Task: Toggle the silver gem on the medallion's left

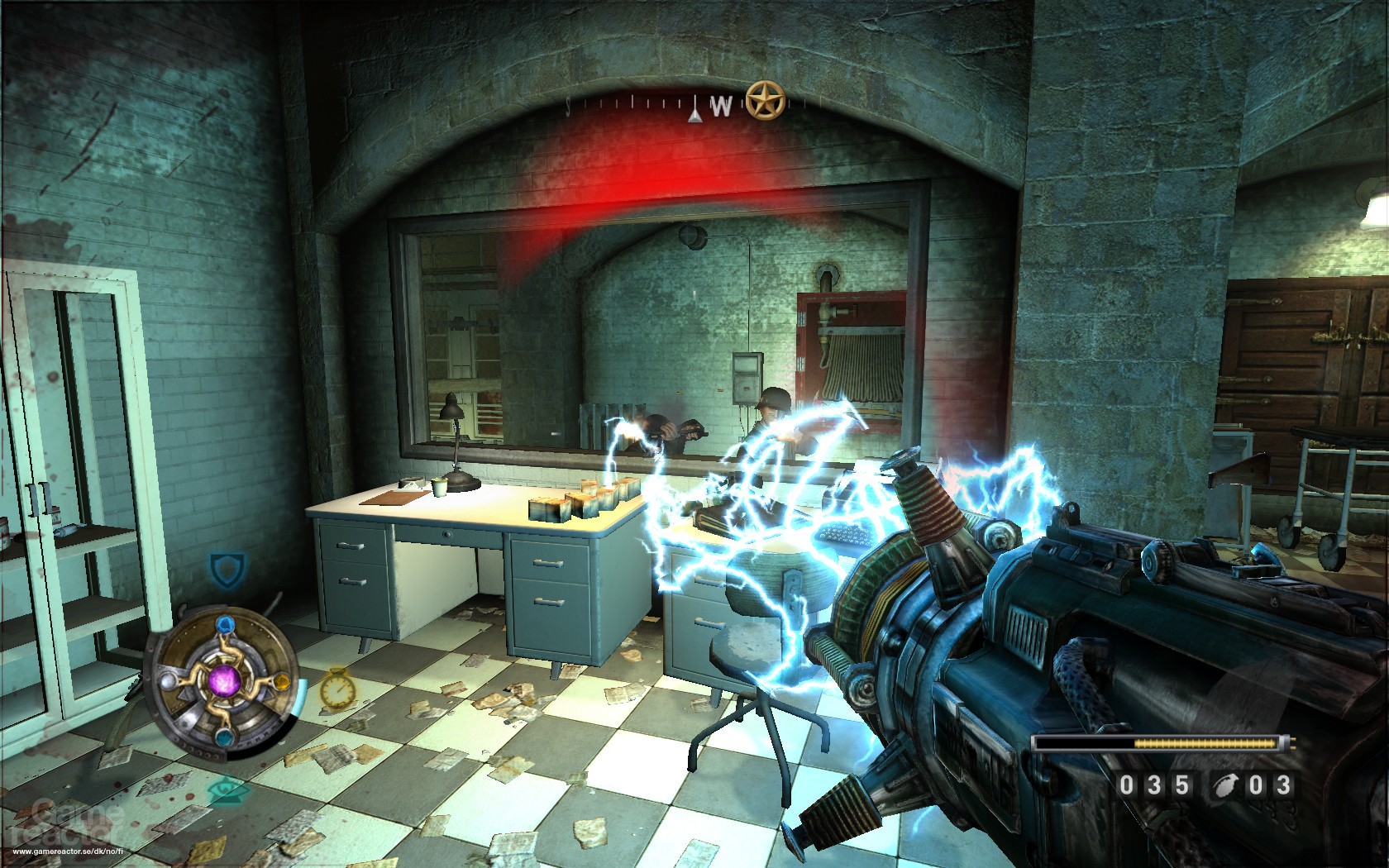Action: [x=166, y=683]
